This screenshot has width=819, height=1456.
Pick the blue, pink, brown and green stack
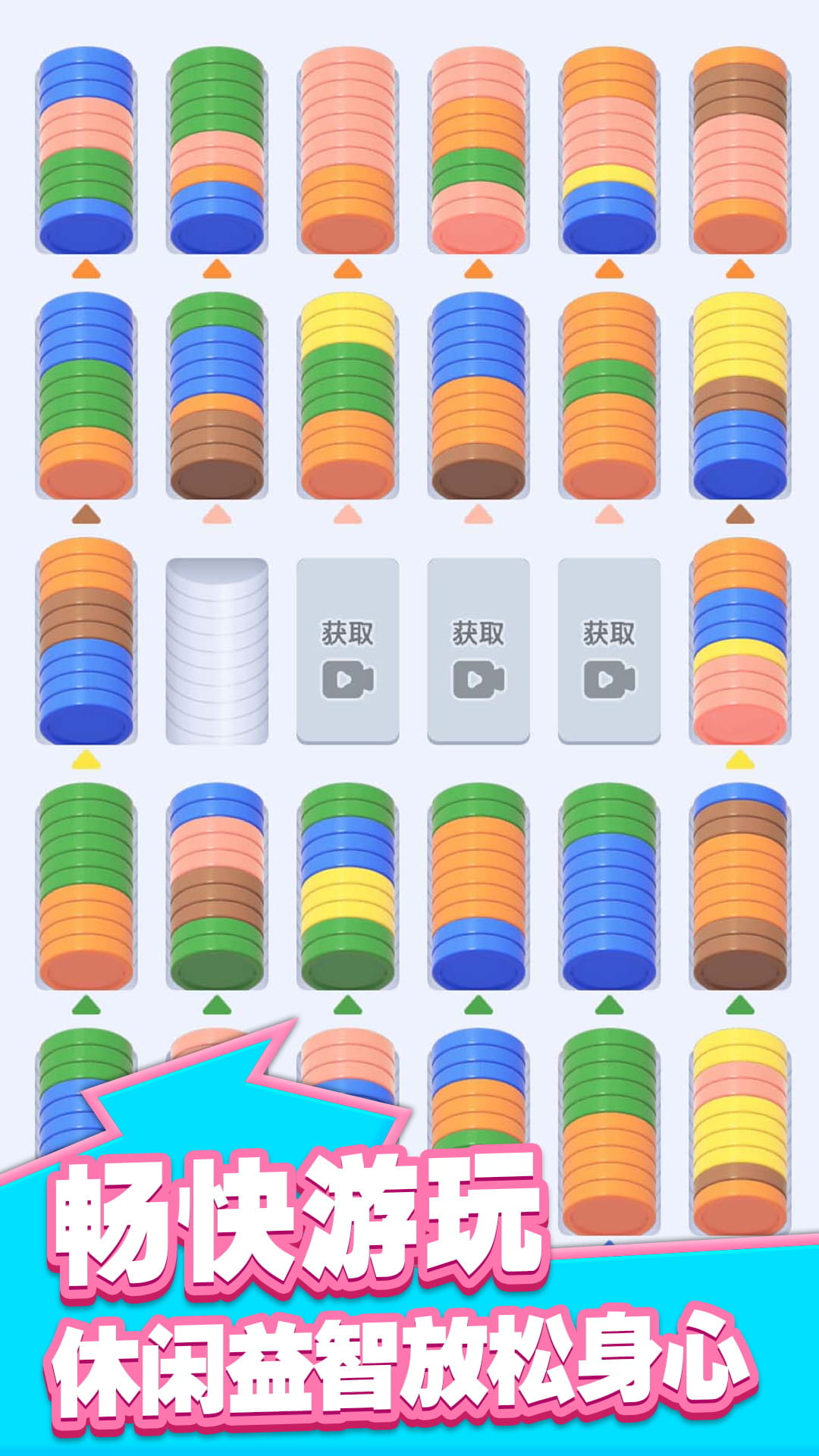pyautogui.click(x=217, y=887)
